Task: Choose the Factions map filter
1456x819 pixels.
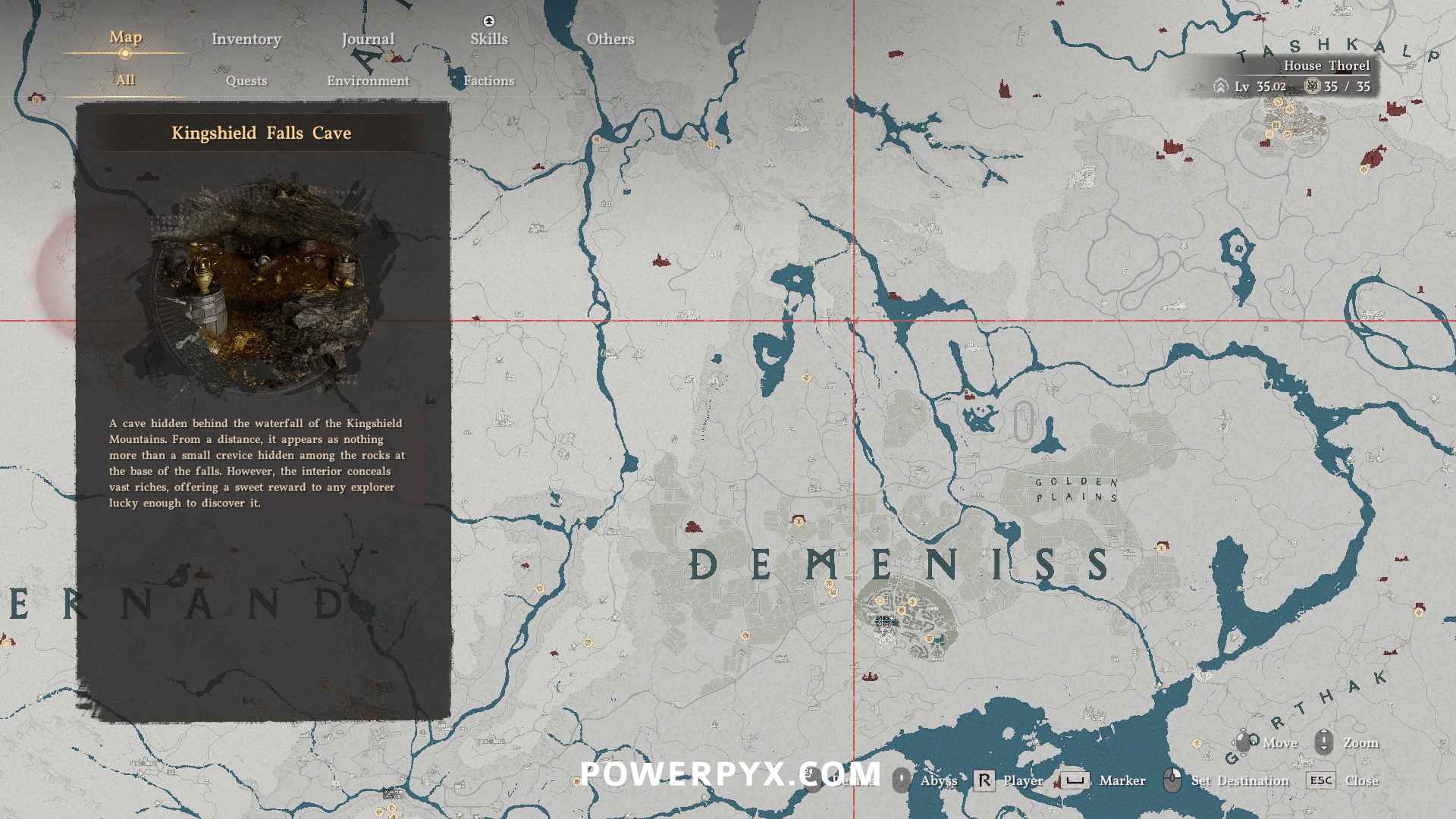Action: tap(489, 80)
